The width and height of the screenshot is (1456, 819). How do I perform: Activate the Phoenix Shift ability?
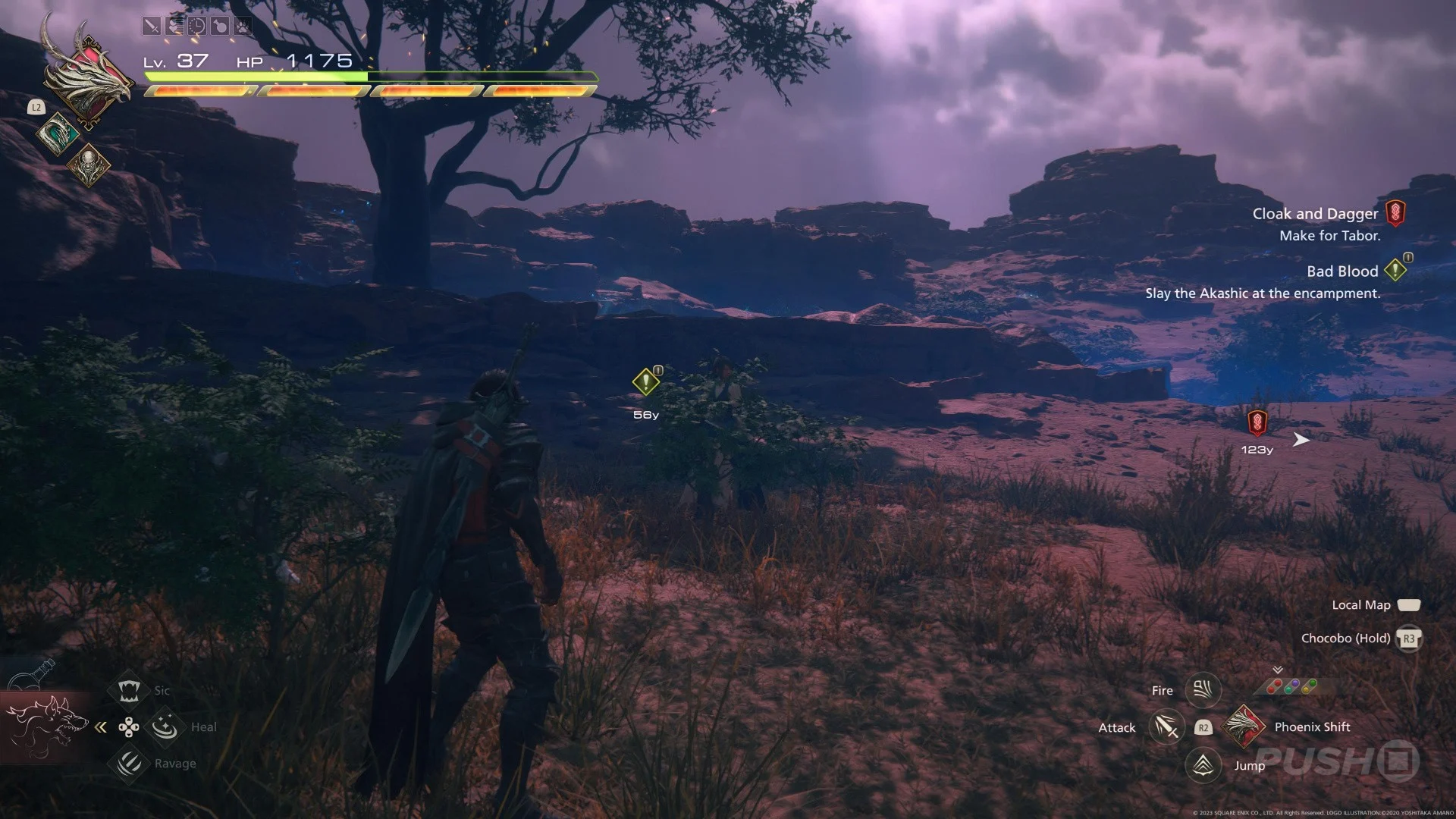(1244, 726)
